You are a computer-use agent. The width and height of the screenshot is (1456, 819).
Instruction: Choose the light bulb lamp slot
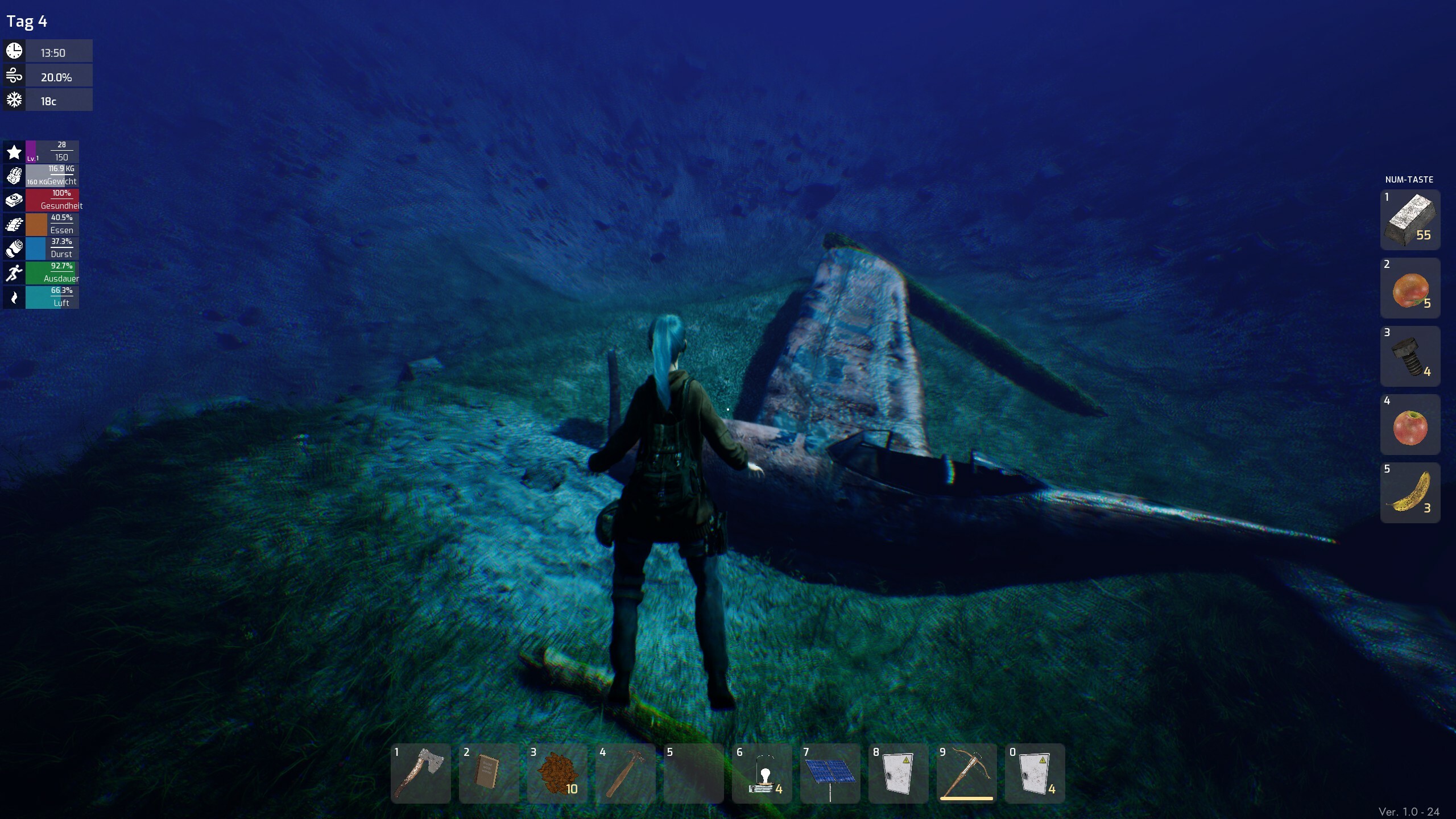tap(762, 773)
